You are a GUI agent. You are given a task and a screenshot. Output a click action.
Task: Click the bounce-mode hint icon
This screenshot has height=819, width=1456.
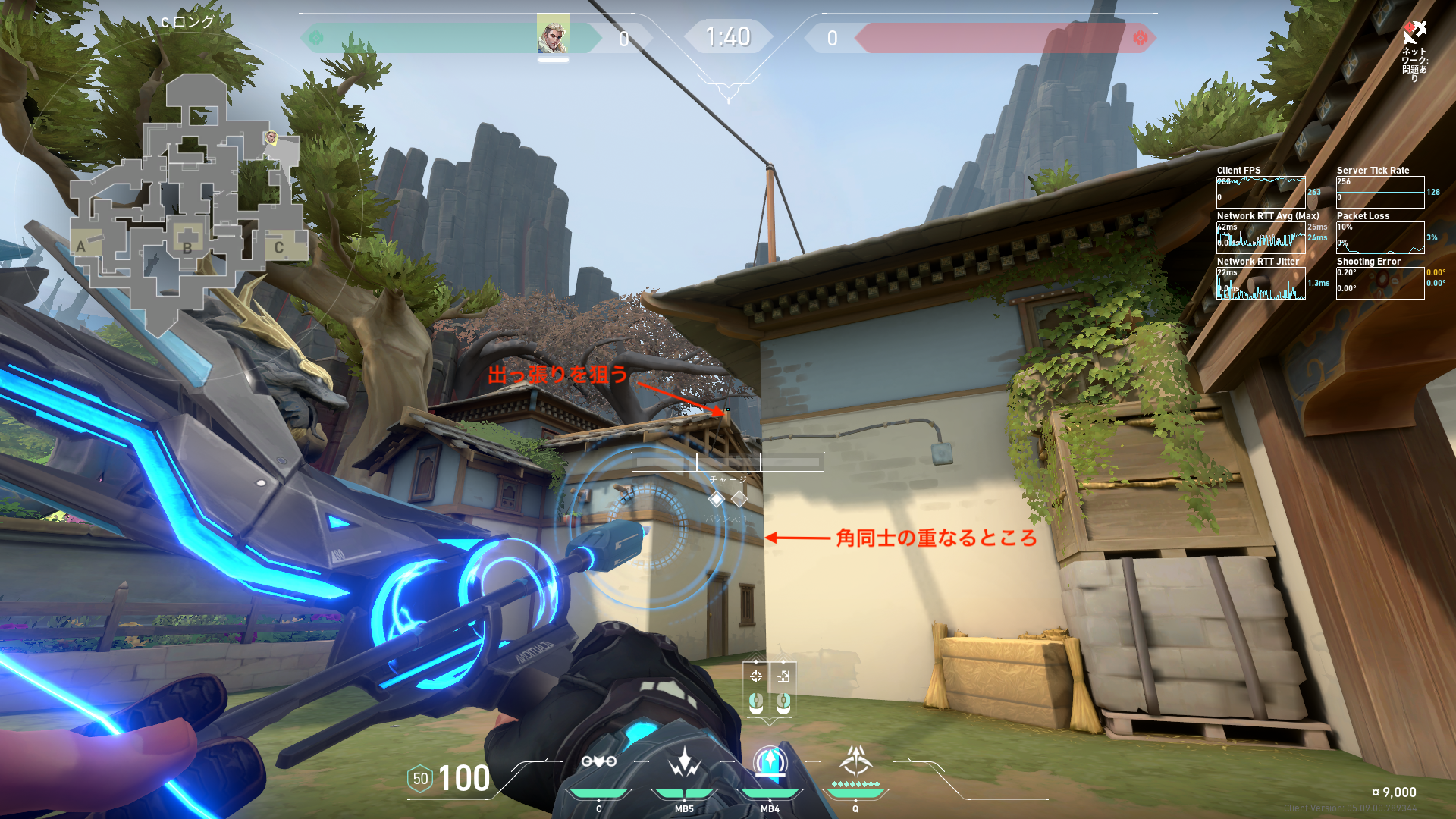(783, 676)
